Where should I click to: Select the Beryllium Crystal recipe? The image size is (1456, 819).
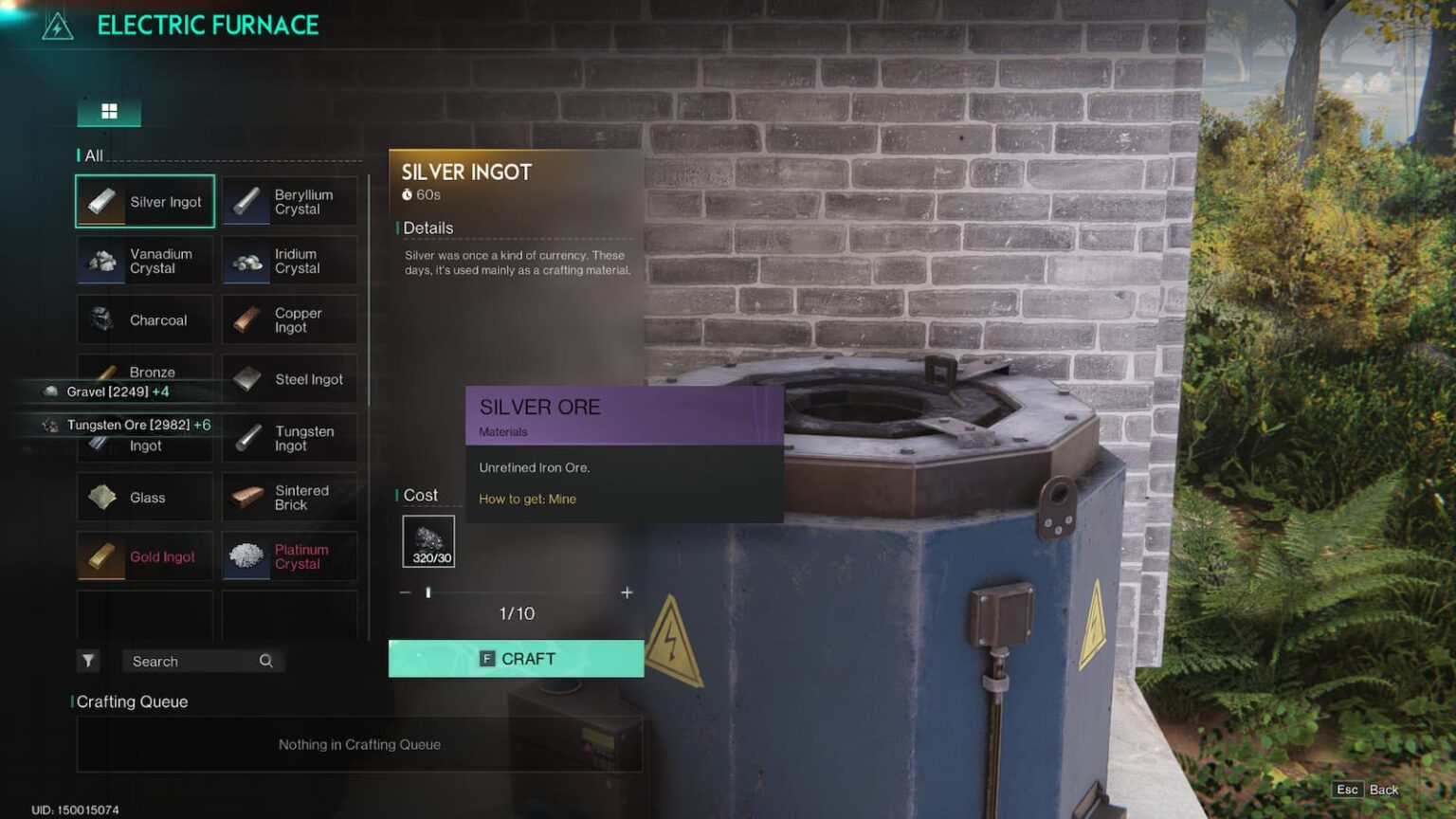click(289, 201)
